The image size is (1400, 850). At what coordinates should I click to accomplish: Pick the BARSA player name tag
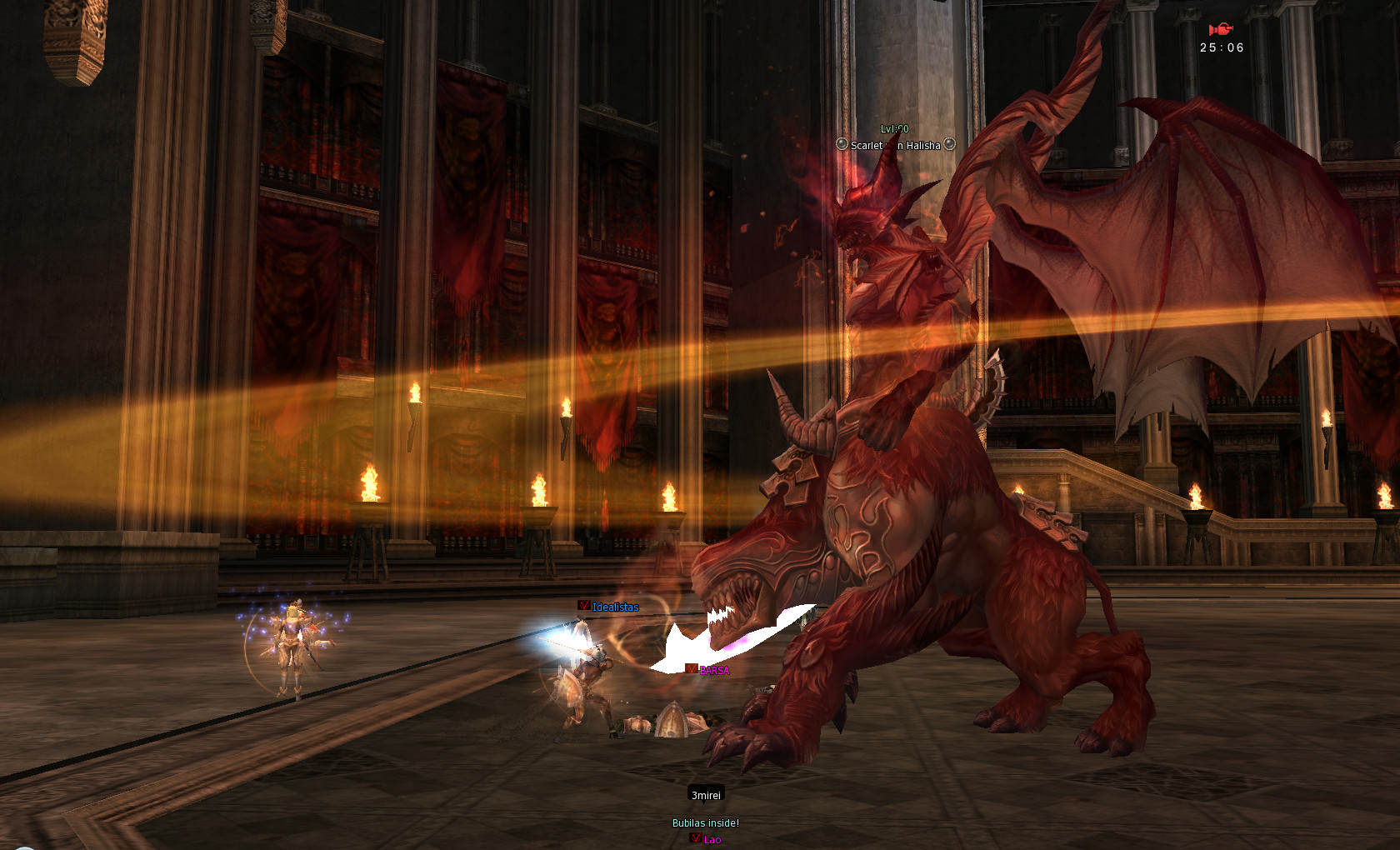[x=713, y=670]
